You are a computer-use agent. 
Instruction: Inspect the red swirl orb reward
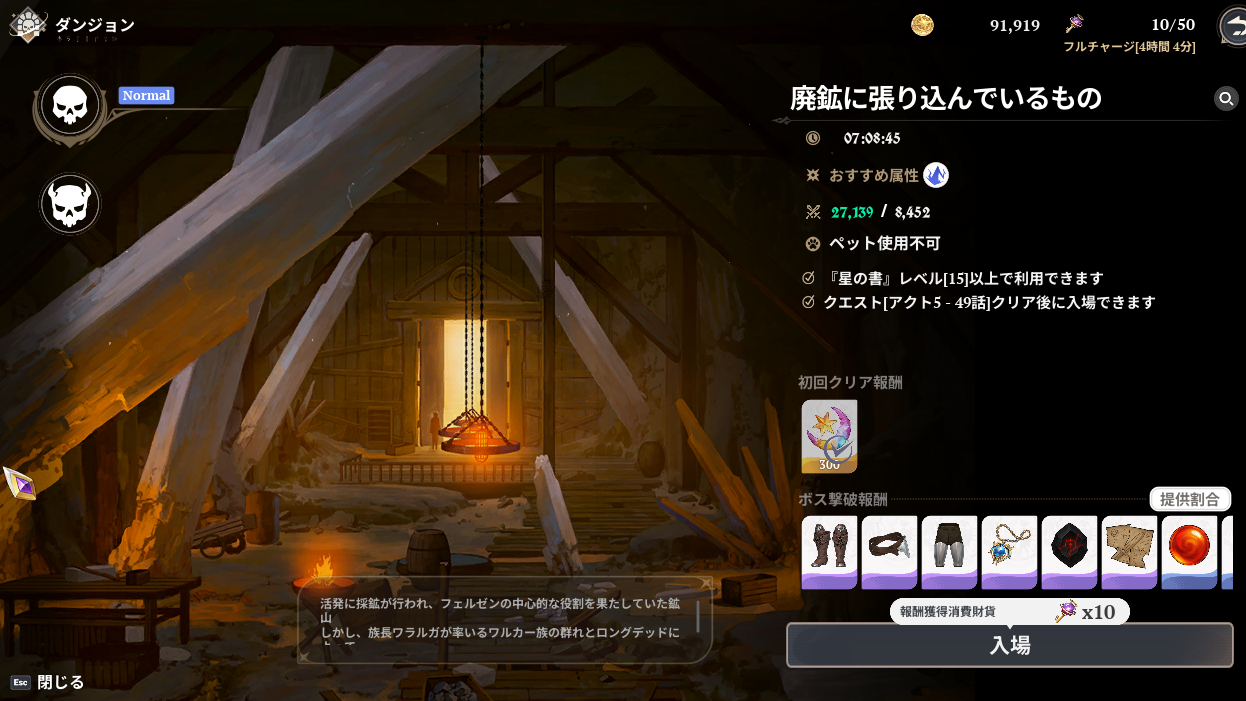[x=1189, y=551]
